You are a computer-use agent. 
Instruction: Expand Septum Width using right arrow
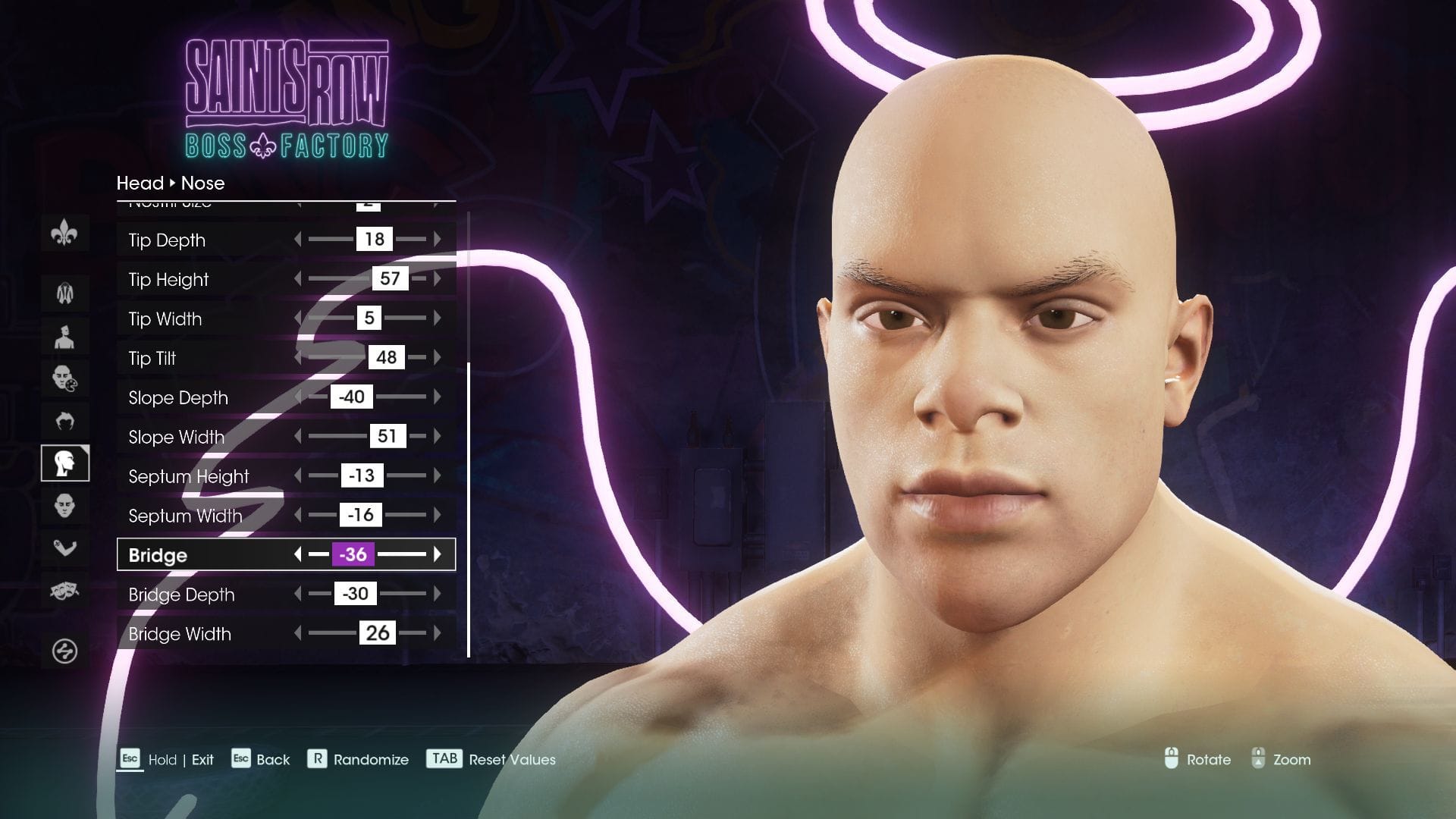pyautogui.click(x=438, y=515)
